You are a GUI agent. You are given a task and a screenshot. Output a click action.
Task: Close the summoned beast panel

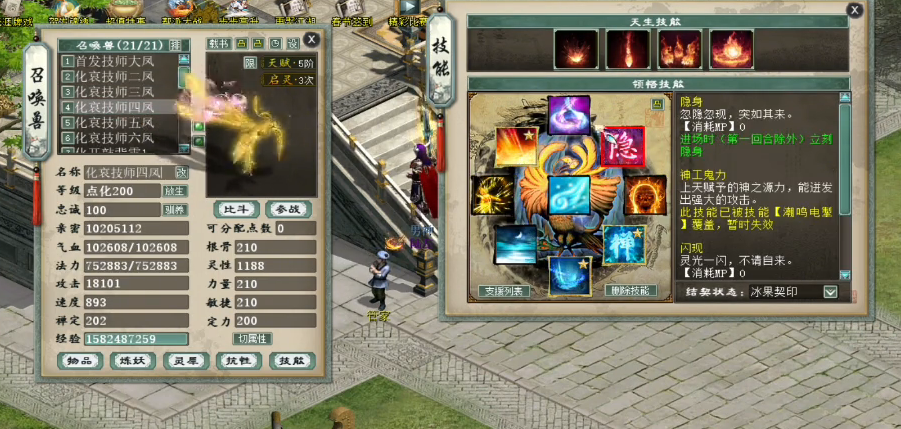pos(312,39)
